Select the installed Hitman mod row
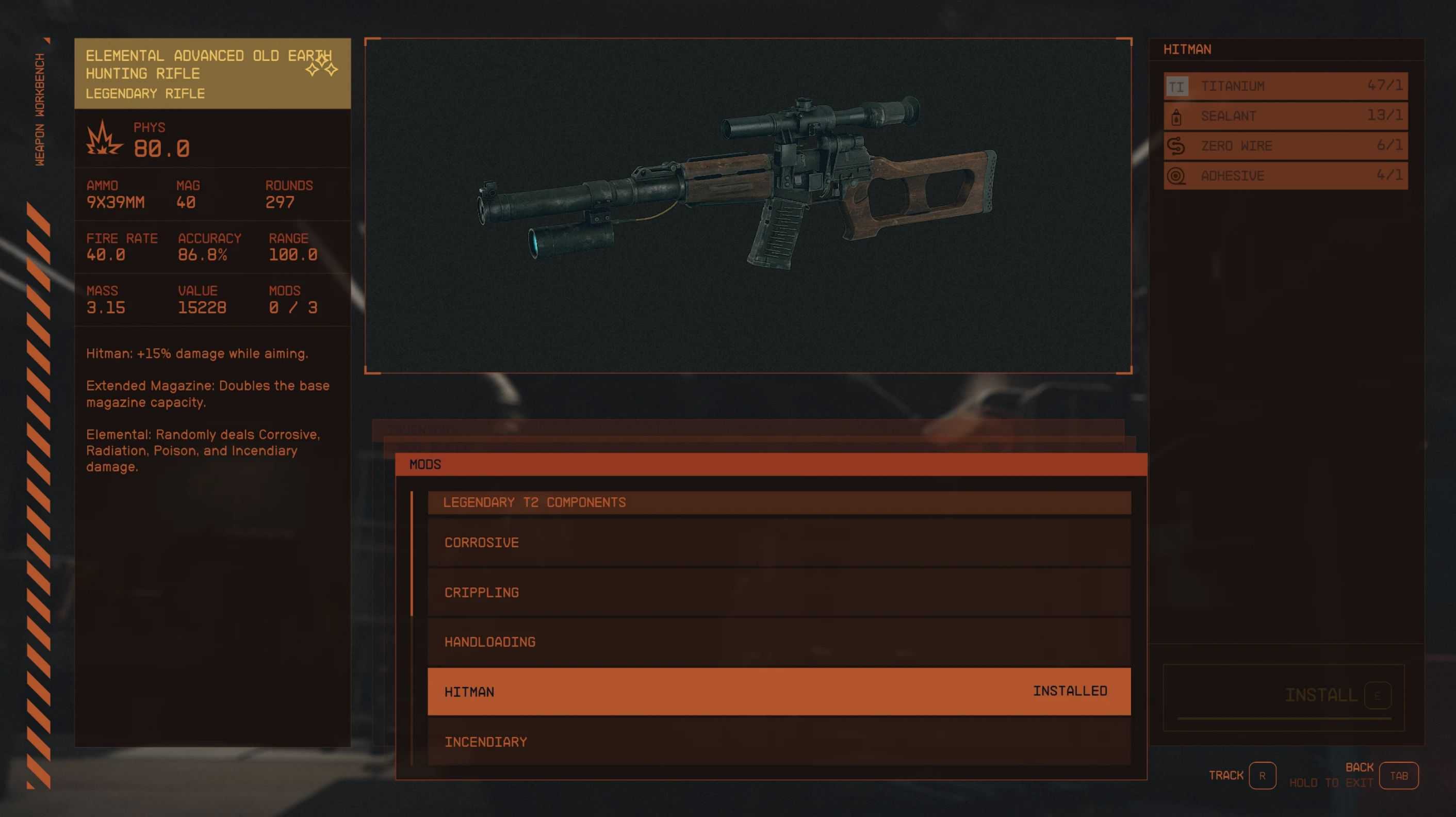Viewport: 1456px width, 817px height. [778, 691]
